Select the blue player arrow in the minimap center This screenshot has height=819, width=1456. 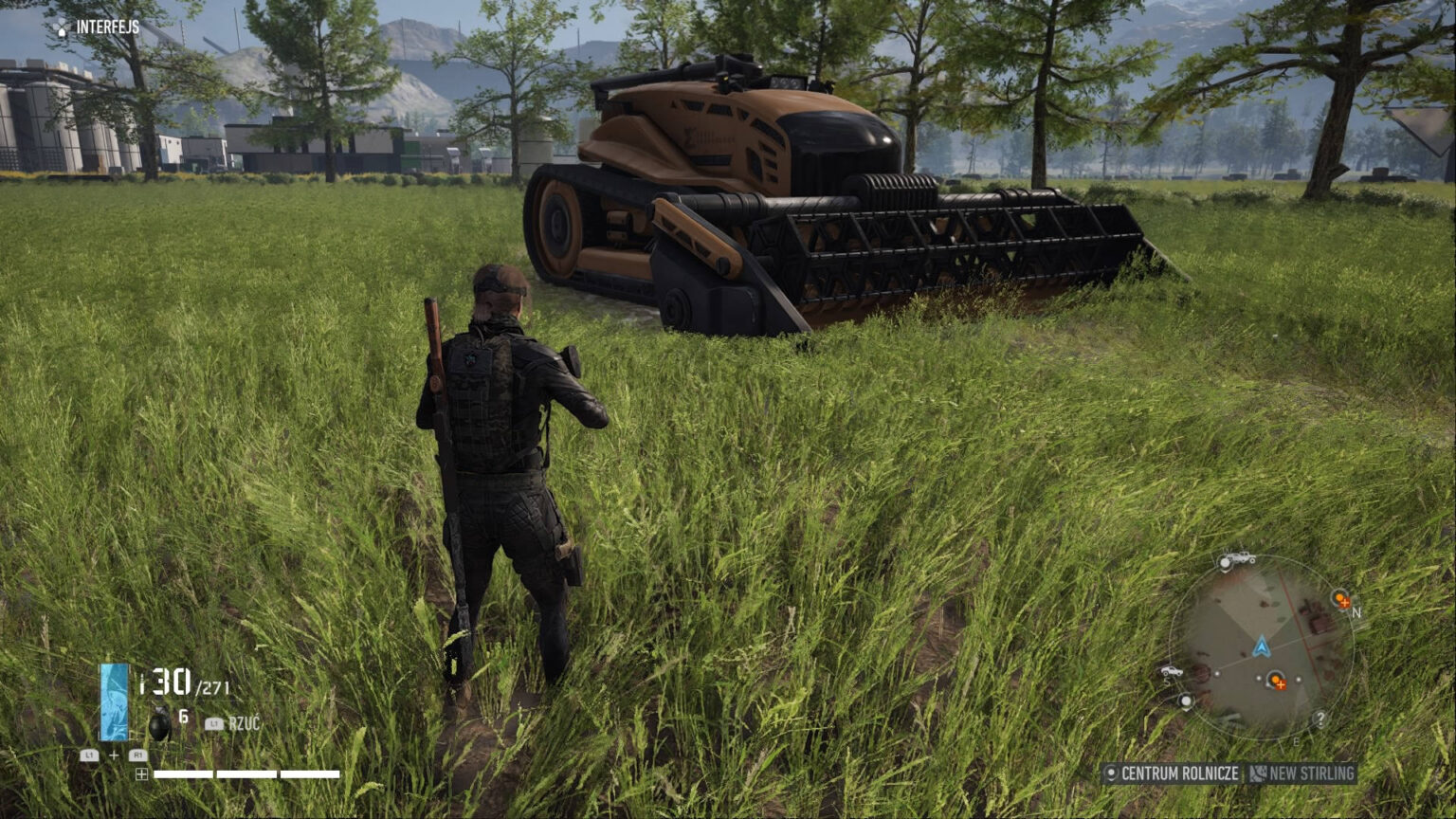tap(1261, 647)
